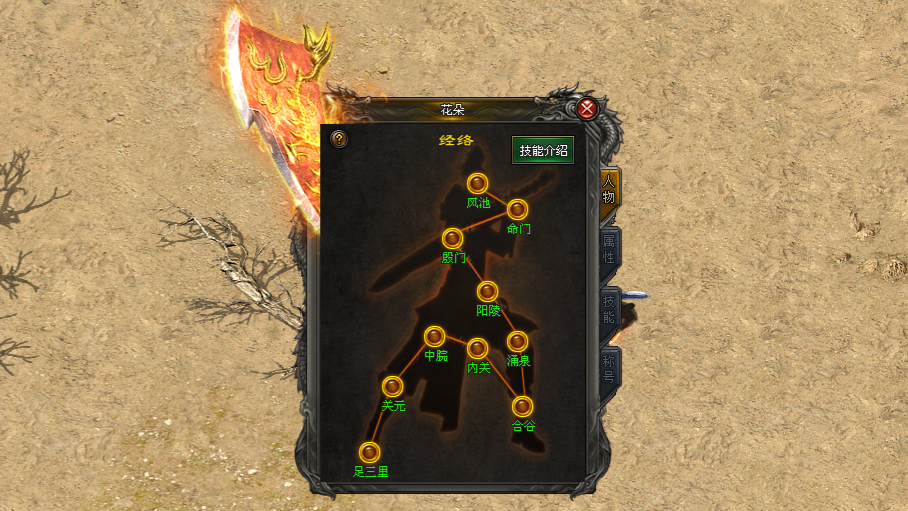Screen dimensions: 908x511
Task: Activate the 风池 meridian node
Action: [x=478, y=184]
